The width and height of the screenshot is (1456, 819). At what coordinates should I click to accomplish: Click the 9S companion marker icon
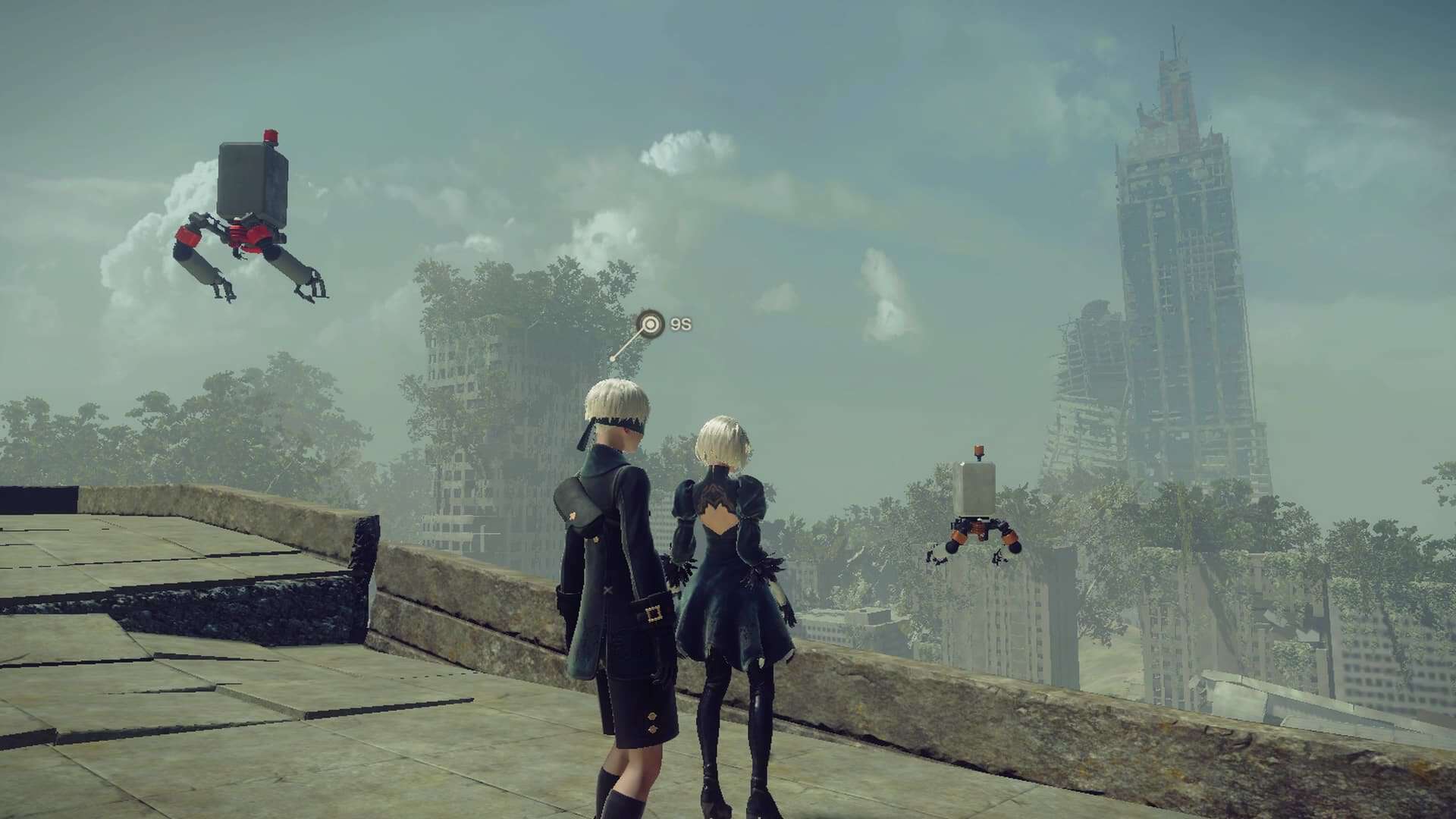650,325
